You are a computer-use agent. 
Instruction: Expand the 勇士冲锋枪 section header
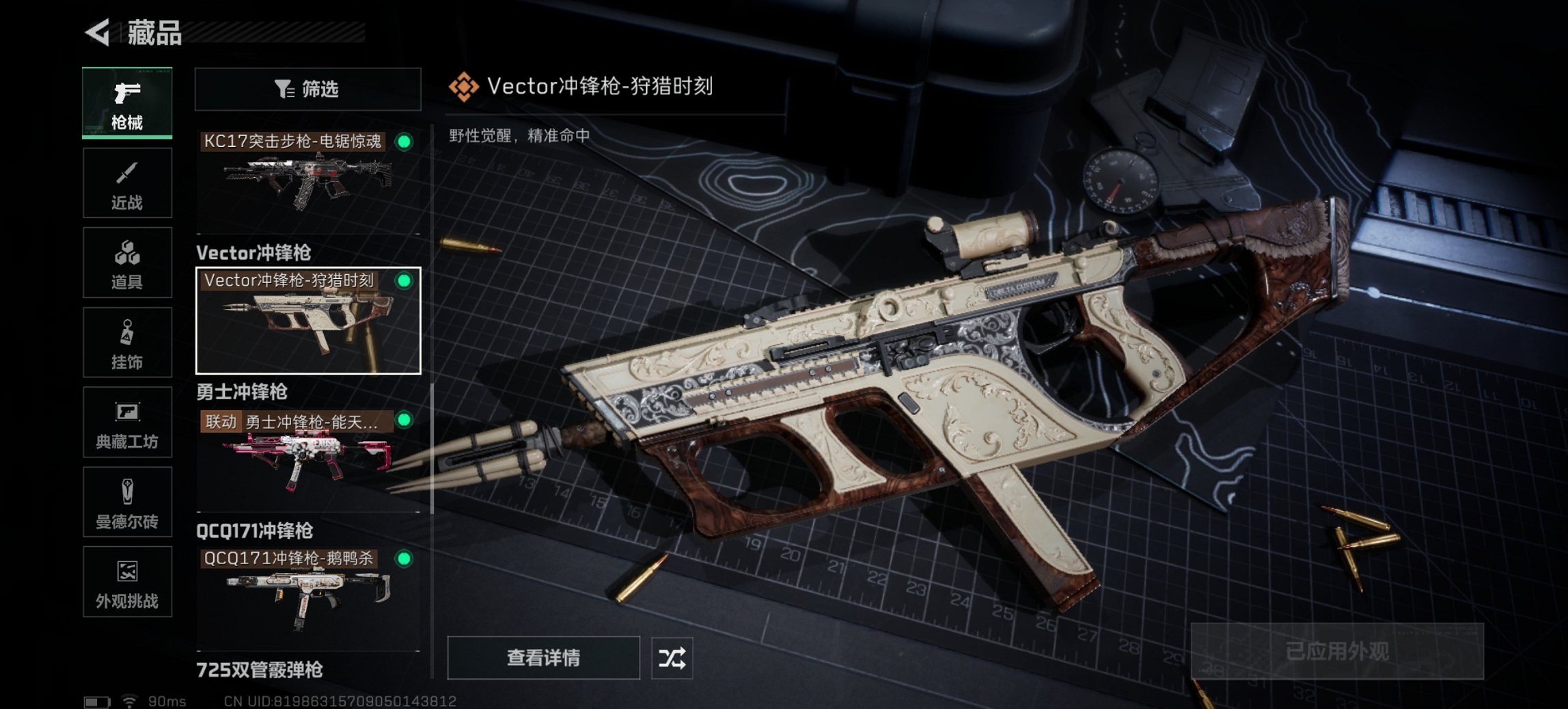(243, 392)
